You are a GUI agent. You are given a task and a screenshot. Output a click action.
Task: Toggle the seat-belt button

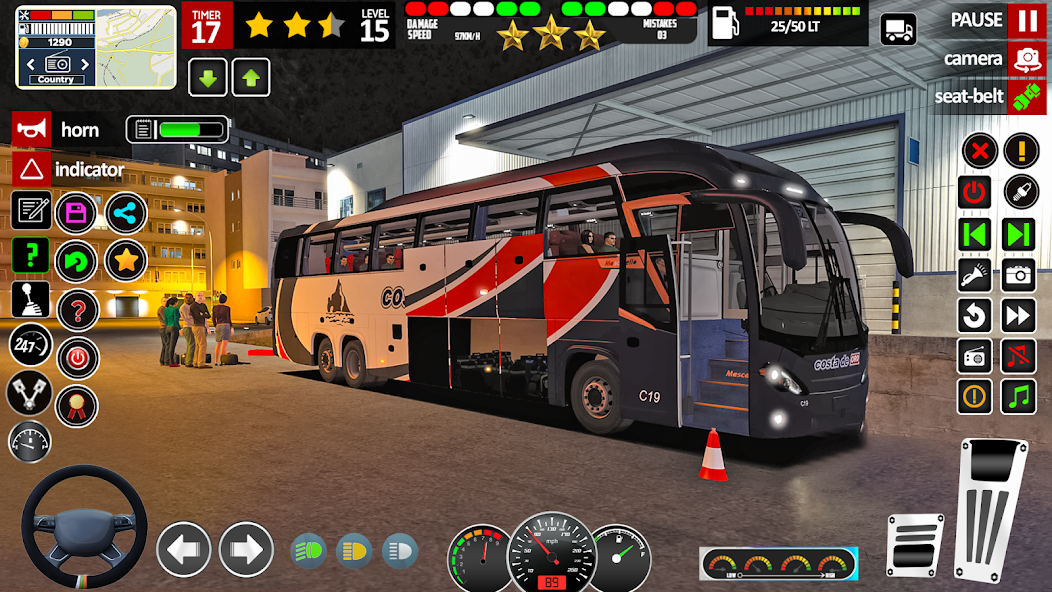(1027, 97)
